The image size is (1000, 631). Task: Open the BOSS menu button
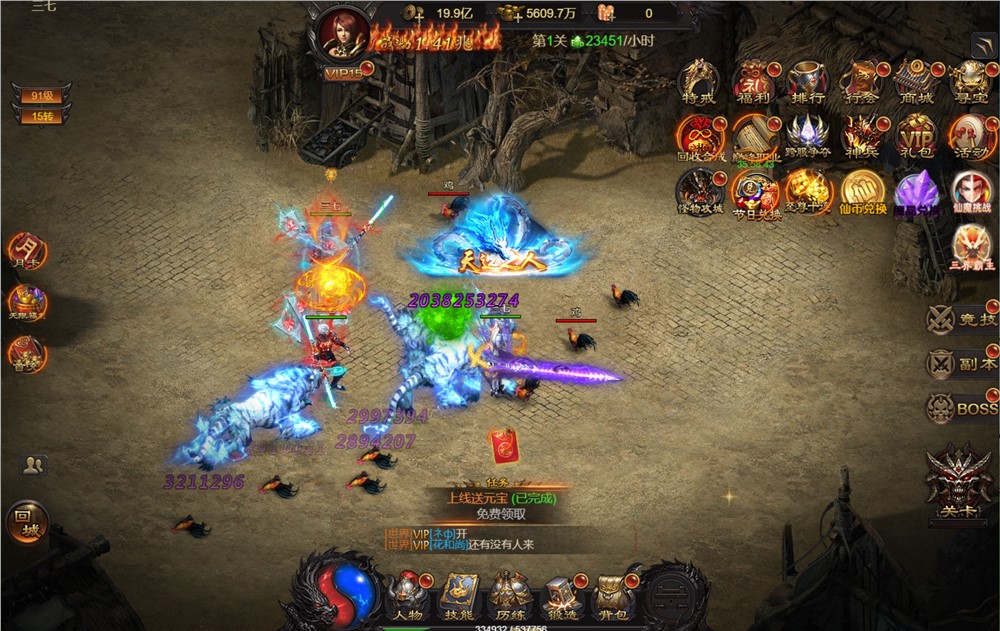coord(961,409)
